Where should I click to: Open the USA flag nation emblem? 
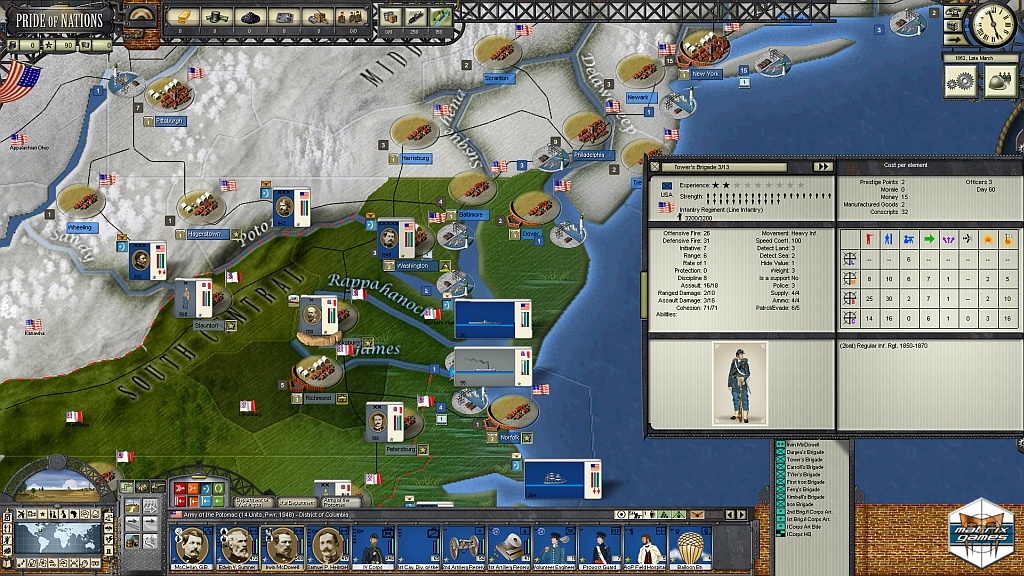[x=18, y=82]
